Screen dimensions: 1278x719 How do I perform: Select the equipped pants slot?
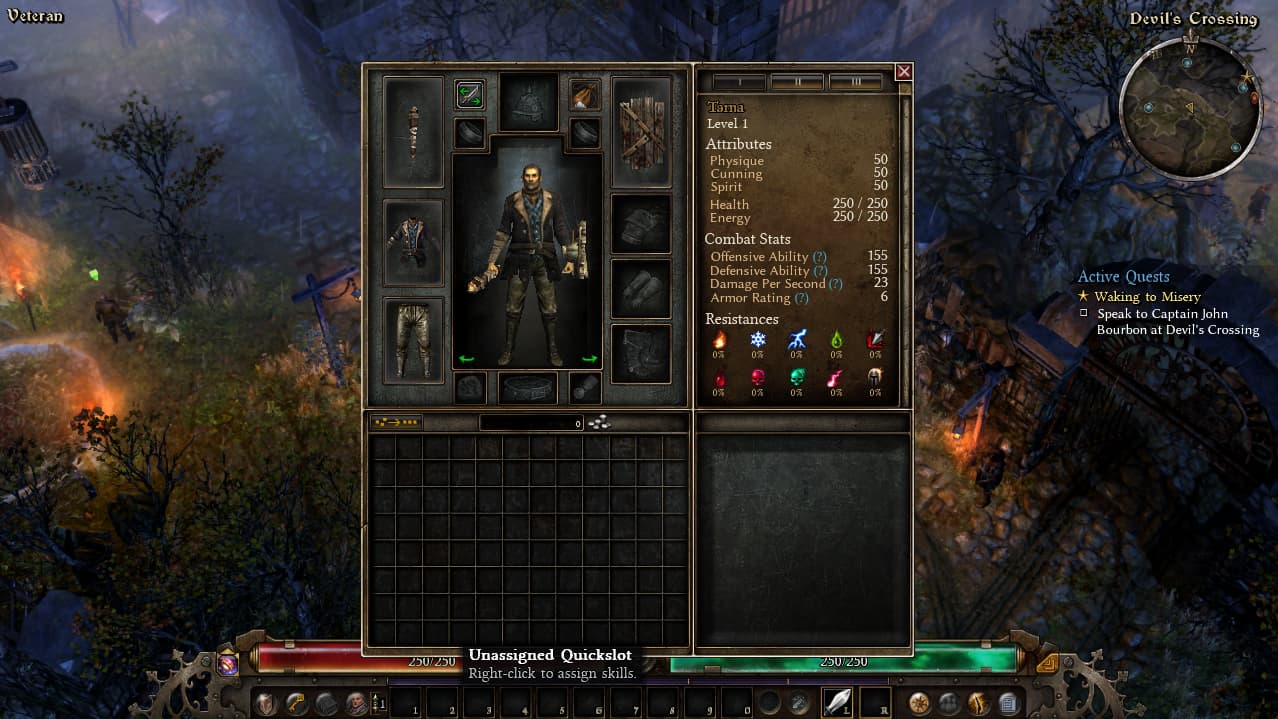click(414, 340)
